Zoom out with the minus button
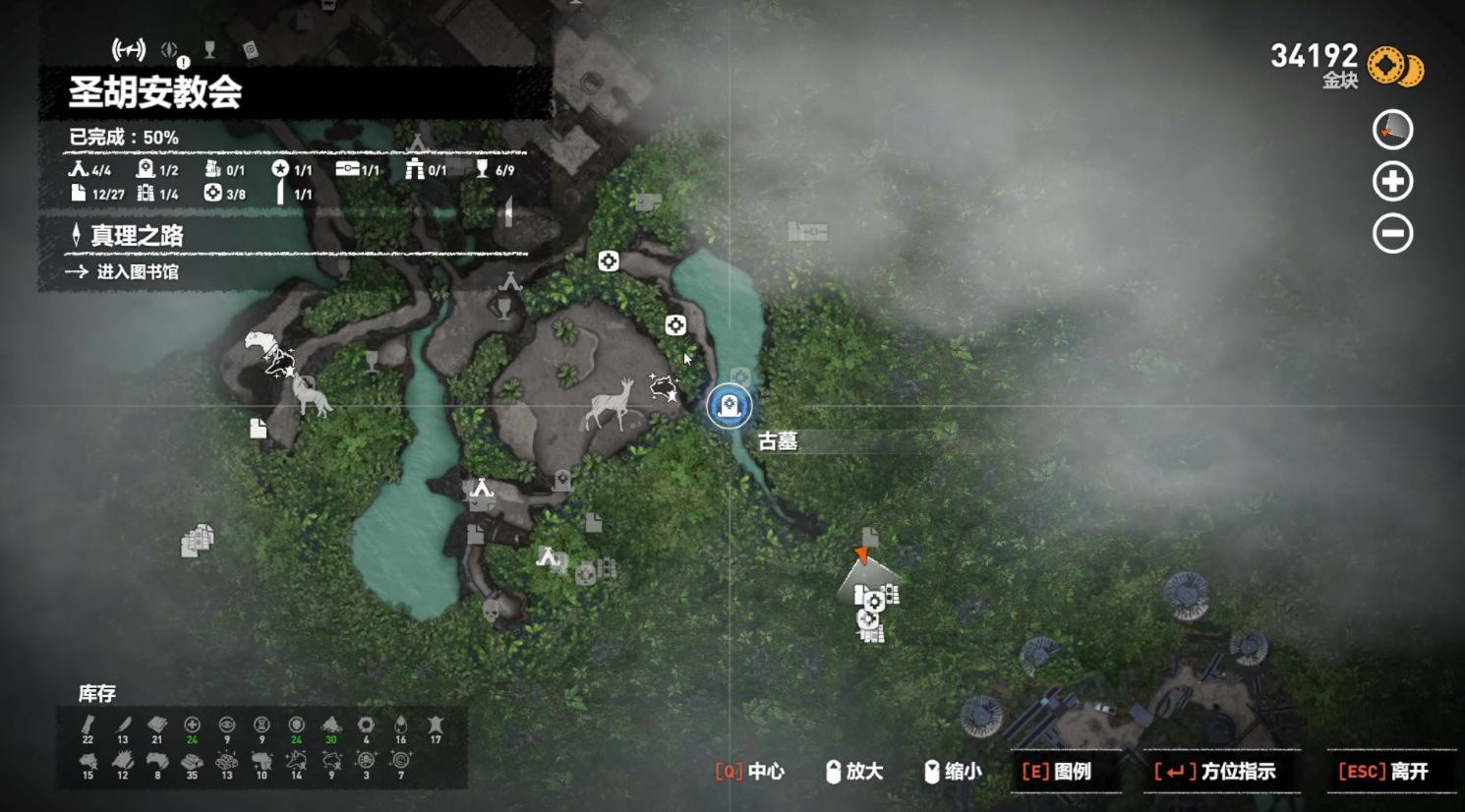This screenshot has height=812, width=1465. coord(1392,234)
